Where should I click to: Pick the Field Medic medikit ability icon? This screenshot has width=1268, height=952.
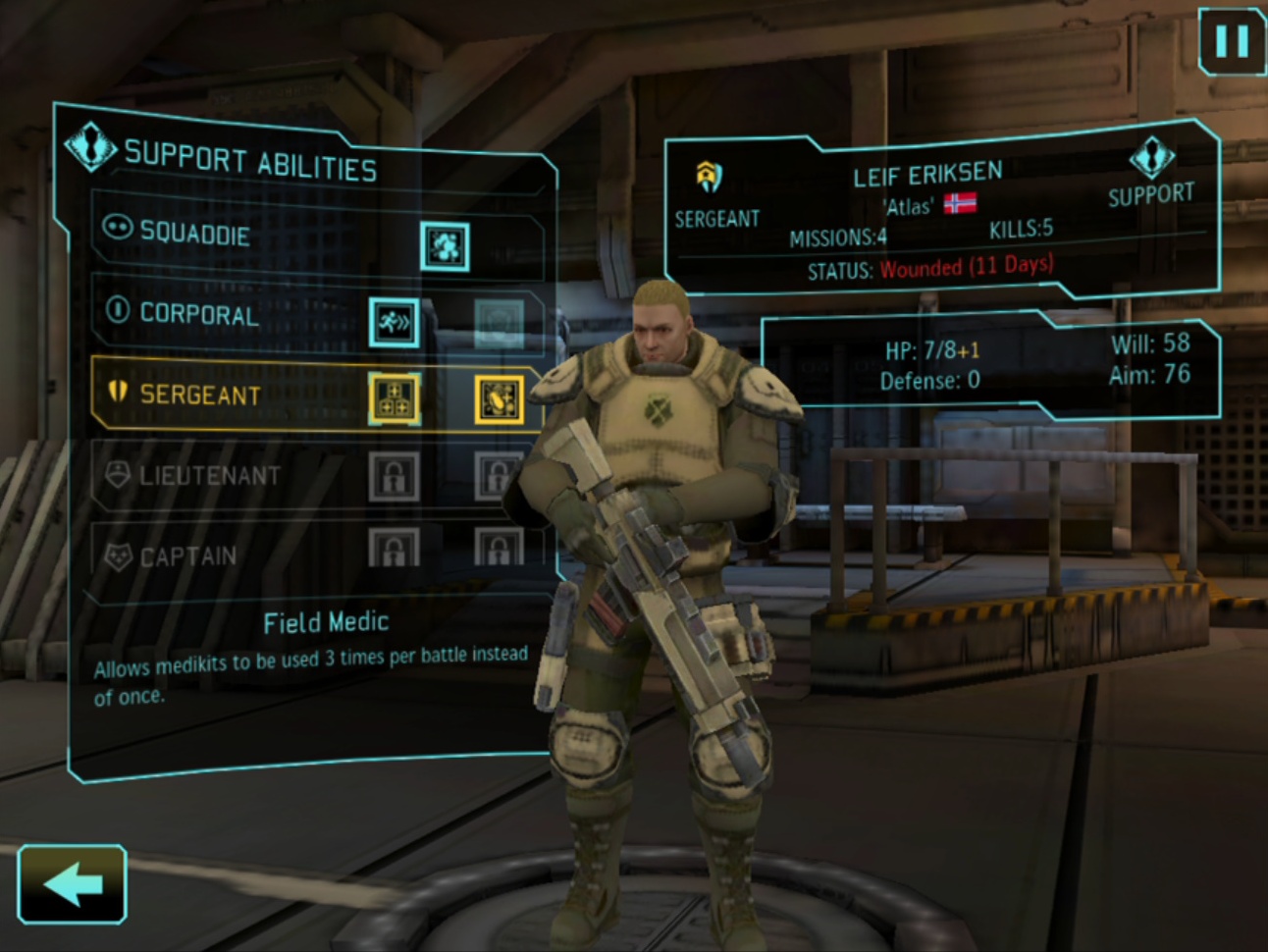click(x=394, y=399)
